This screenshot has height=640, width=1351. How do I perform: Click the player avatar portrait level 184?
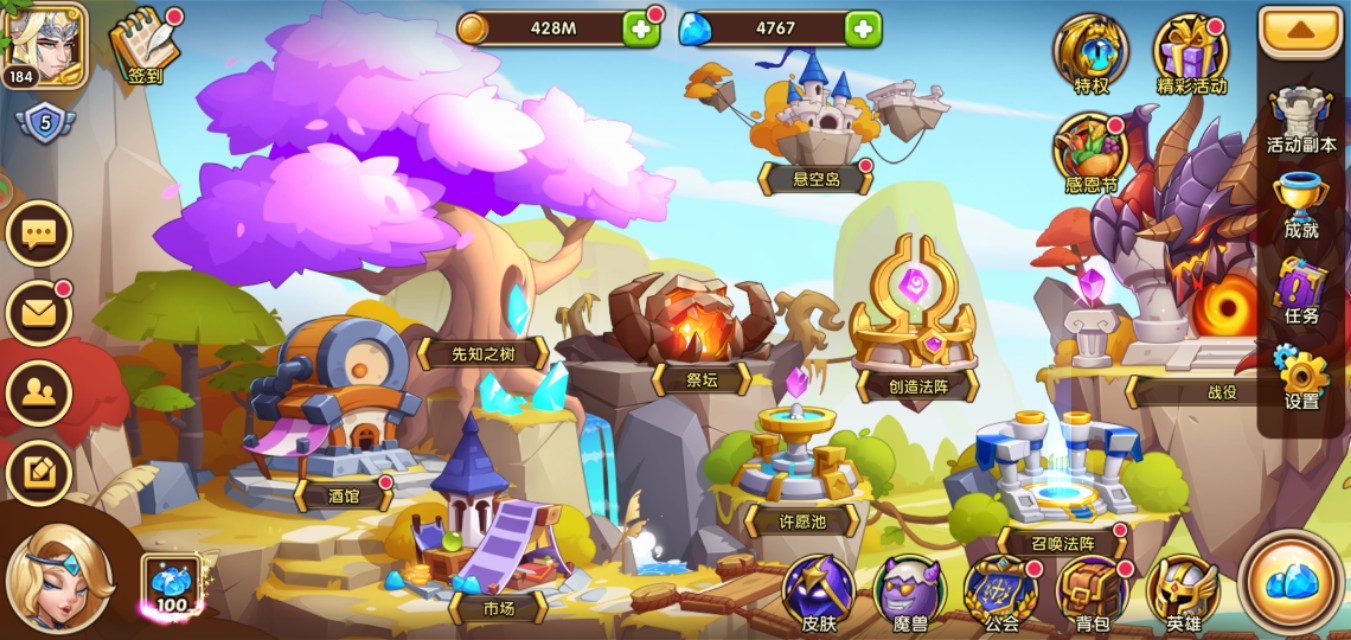[44, 44]
